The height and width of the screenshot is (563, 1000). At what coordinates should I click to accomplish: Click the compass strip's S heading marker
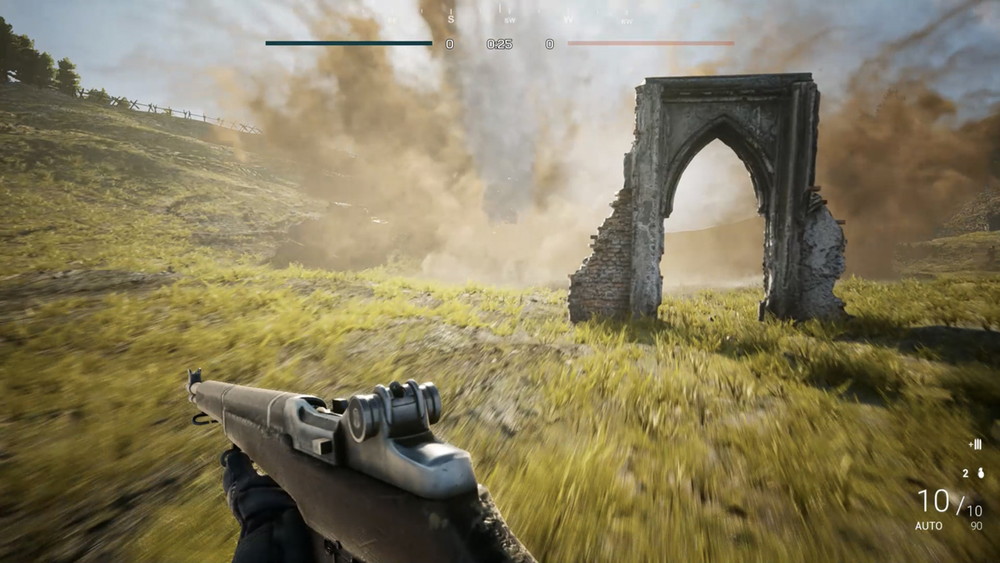451,18
